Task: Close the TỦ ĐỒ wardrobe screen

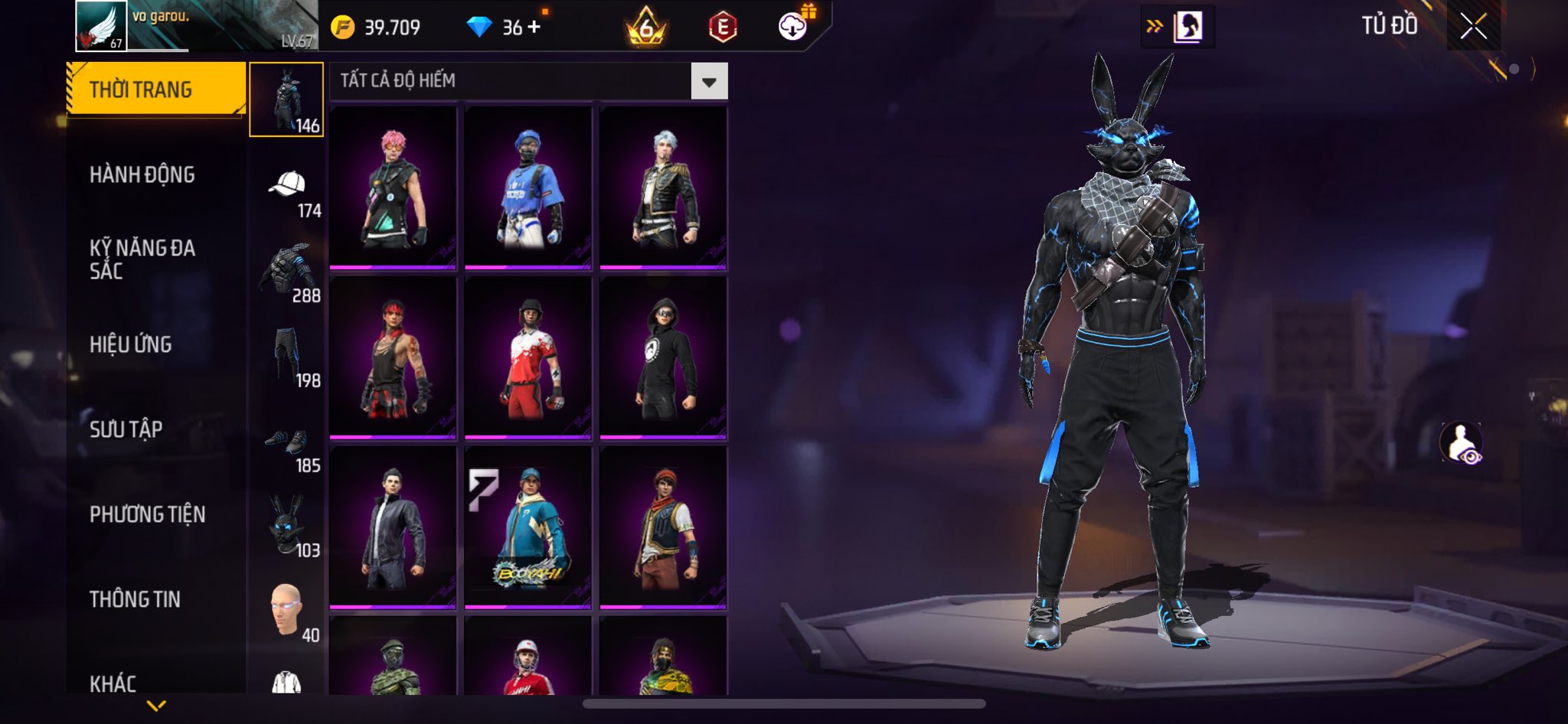Action: (1473, 27)
